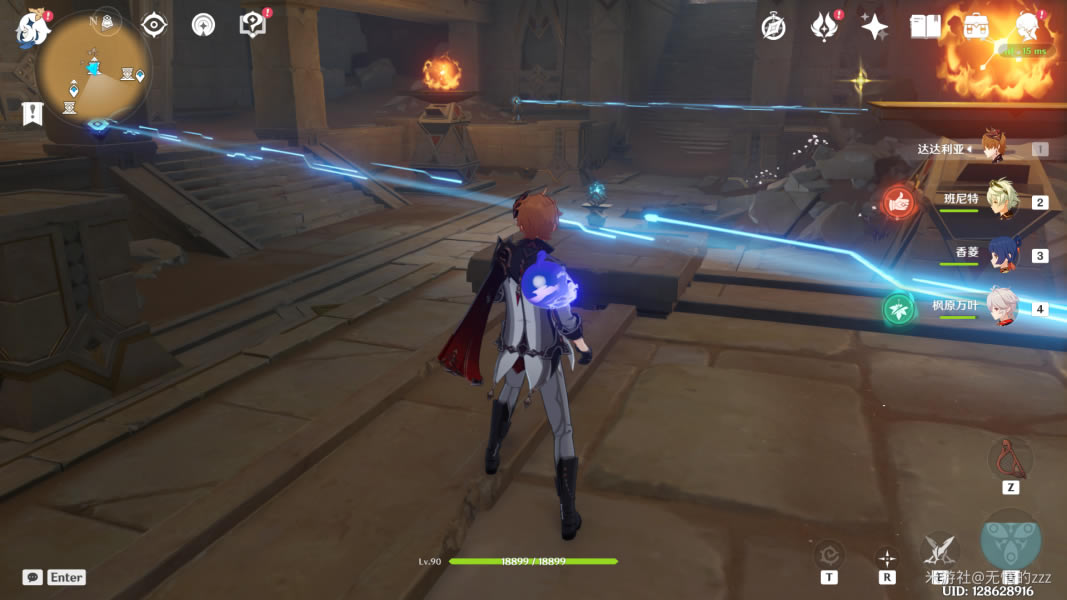
Task: Open the compass events icon
Action: click(x=773, y=27)
